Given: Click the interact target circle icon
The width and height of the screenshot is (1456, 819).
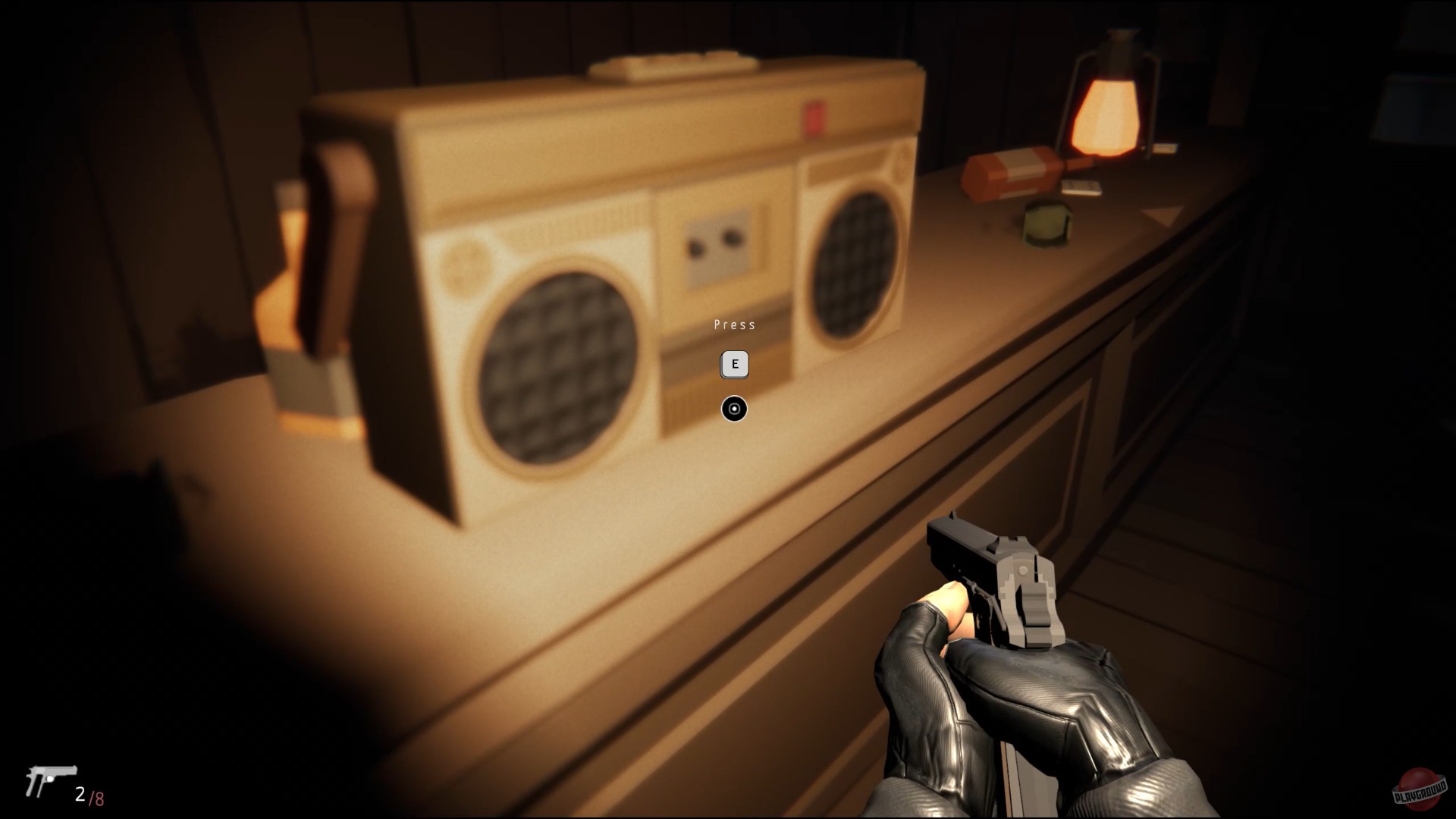Looking at the screenshot, I should tap(733, 408).
